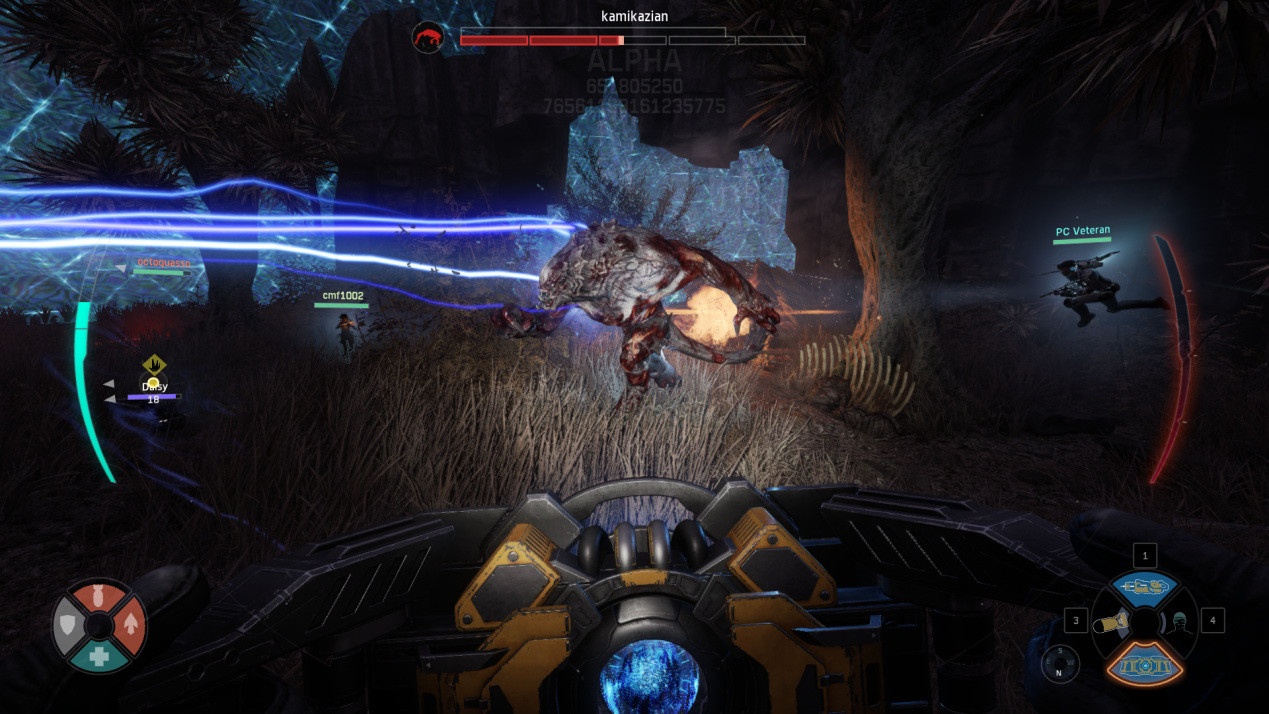1269x714 pixels.
Task: Select the top weapon in the equipment wheel
Action: [1144, 588]
